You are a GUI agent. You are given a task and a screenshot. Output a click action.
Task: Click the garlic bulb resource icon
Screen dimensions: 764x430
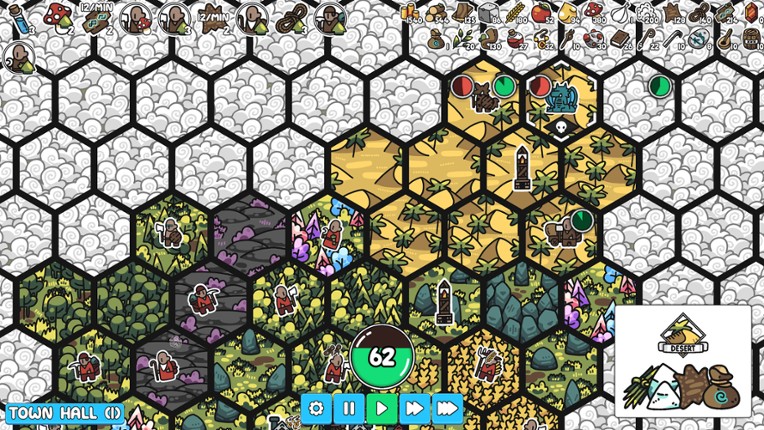(621, 13)
